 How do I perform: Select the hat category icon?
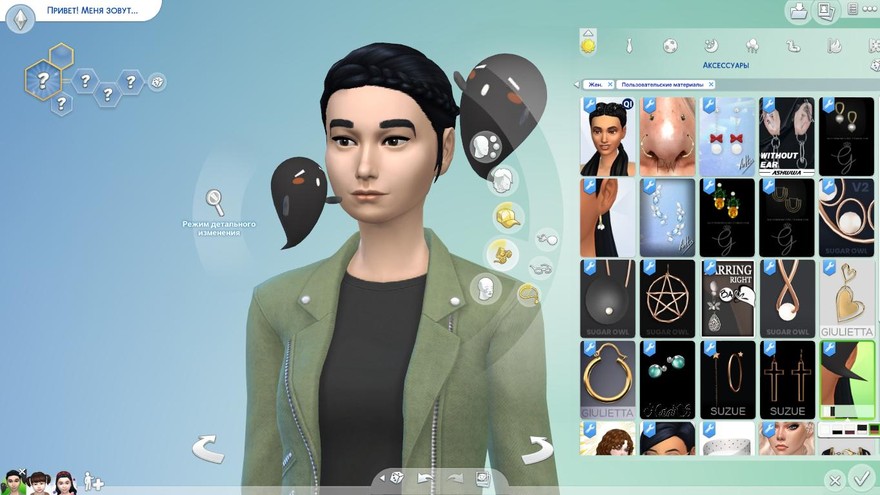coord(508,216)
